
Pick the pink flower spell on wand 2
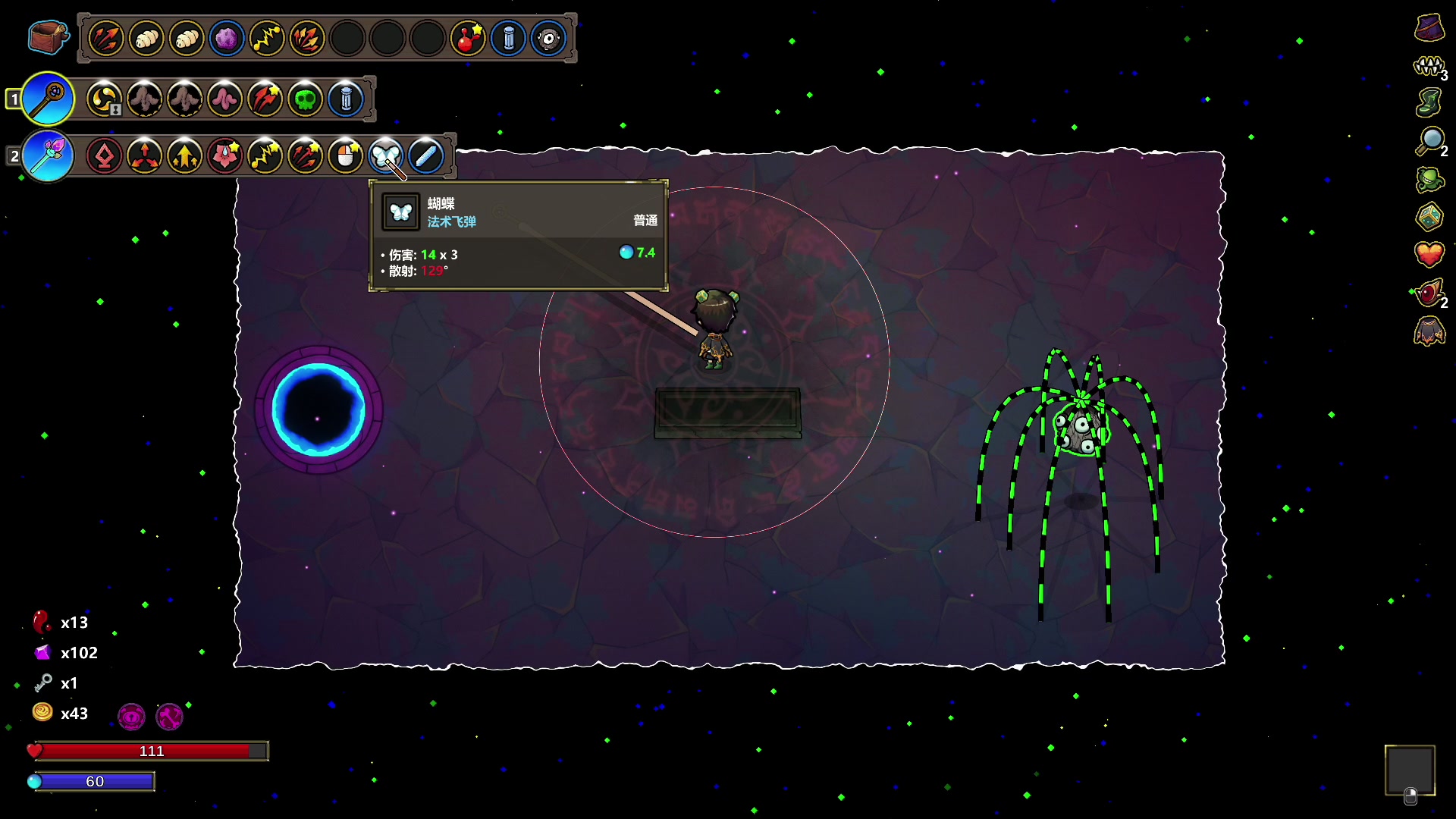[x=225, y=156]
